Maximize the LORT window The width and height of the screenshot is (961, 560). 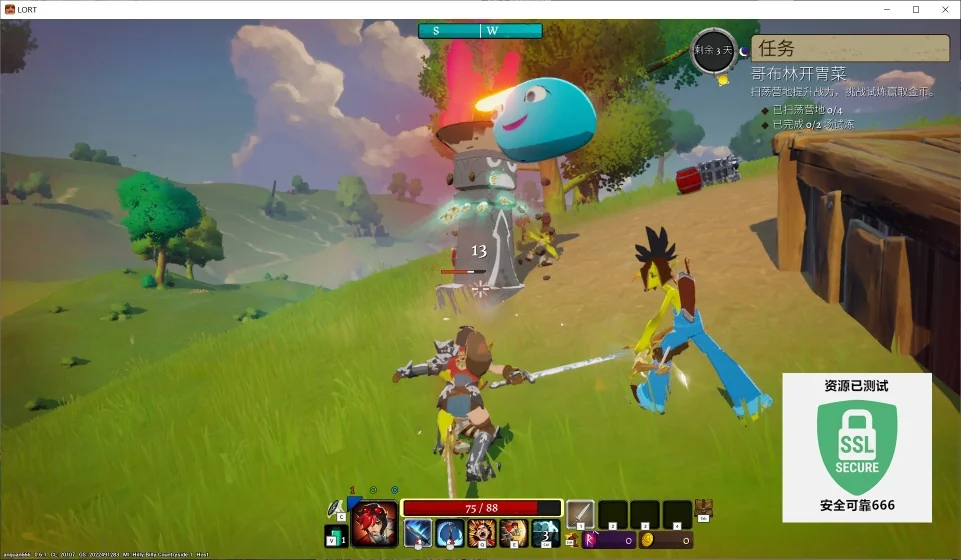915,9
